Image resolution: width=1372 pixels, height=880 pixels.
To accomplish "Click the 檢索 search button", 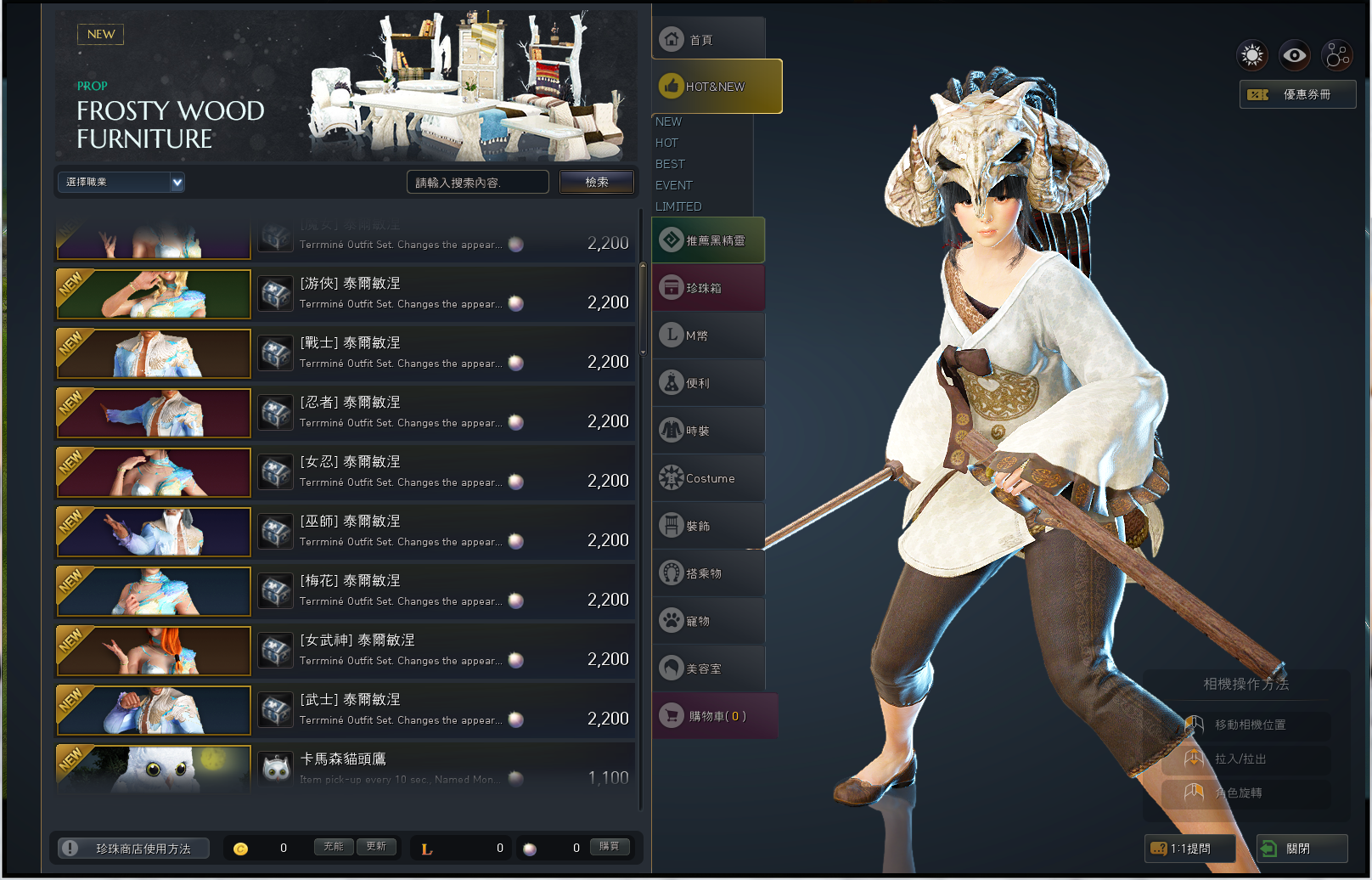I will coord(596,182).
